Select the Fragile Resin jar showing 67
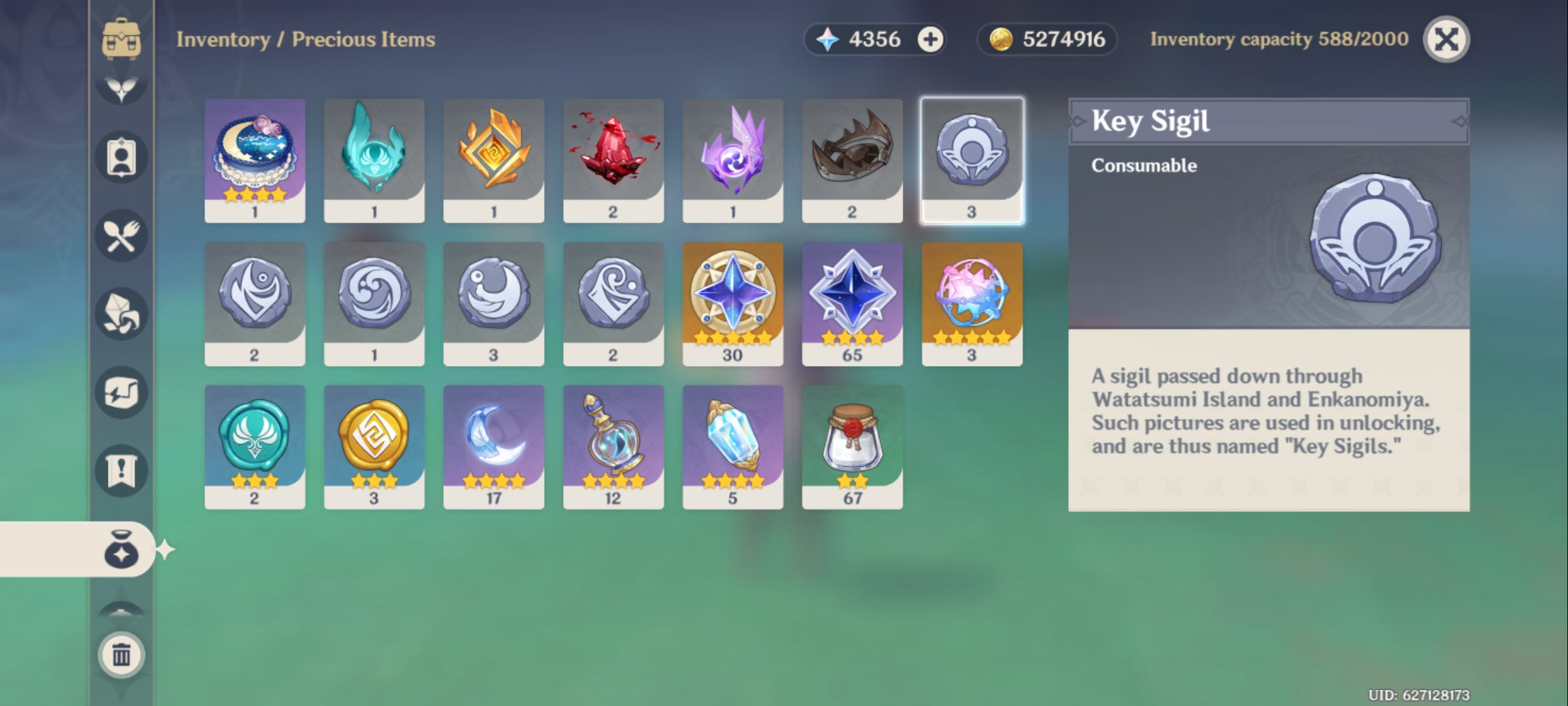Screen dimensions: 1568x706 (853, 445)
